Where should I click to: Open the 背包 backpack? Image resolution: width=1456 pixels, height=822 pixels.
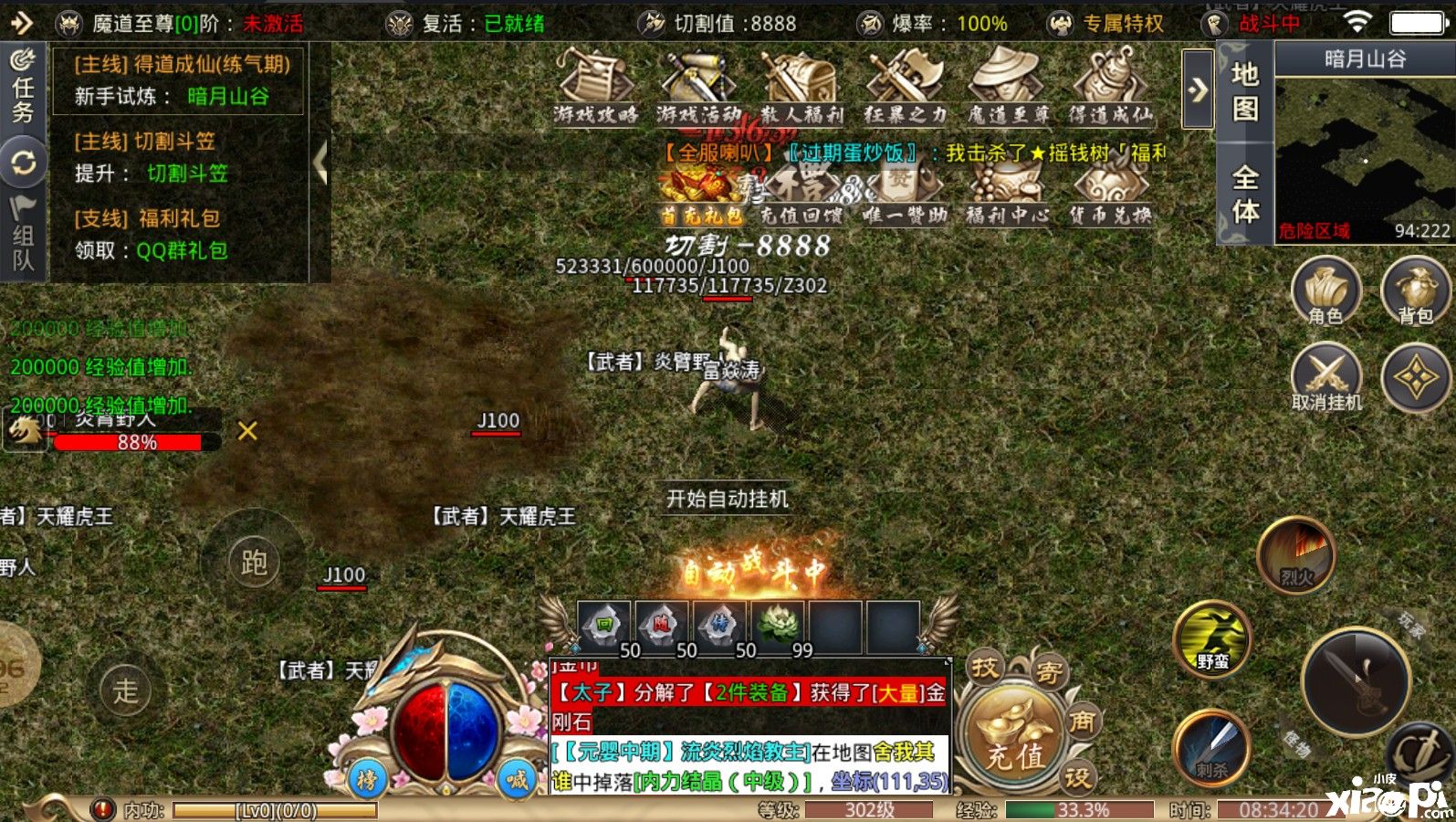coord(1415,292)
